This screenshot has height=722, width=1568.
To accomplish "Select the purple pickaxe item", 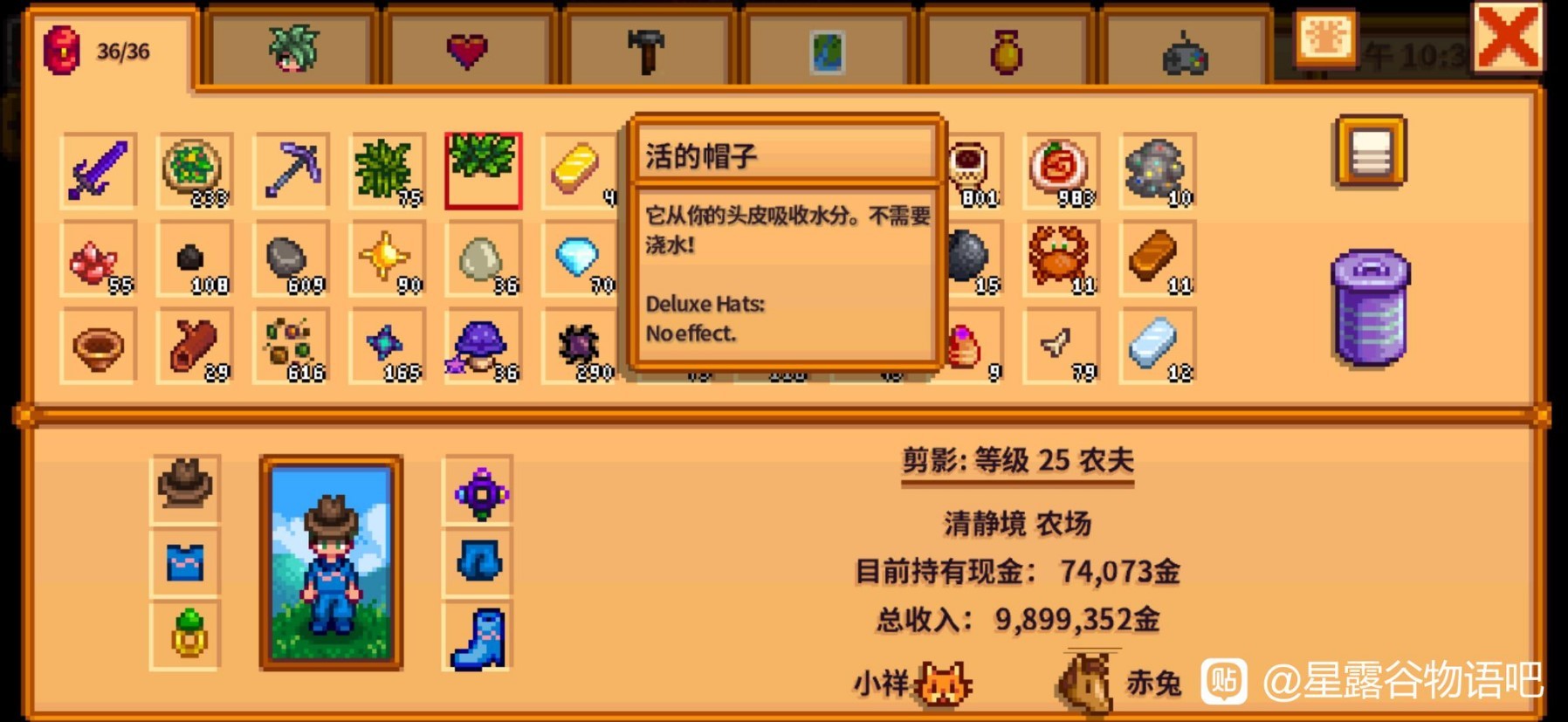I will pos(290,169).
